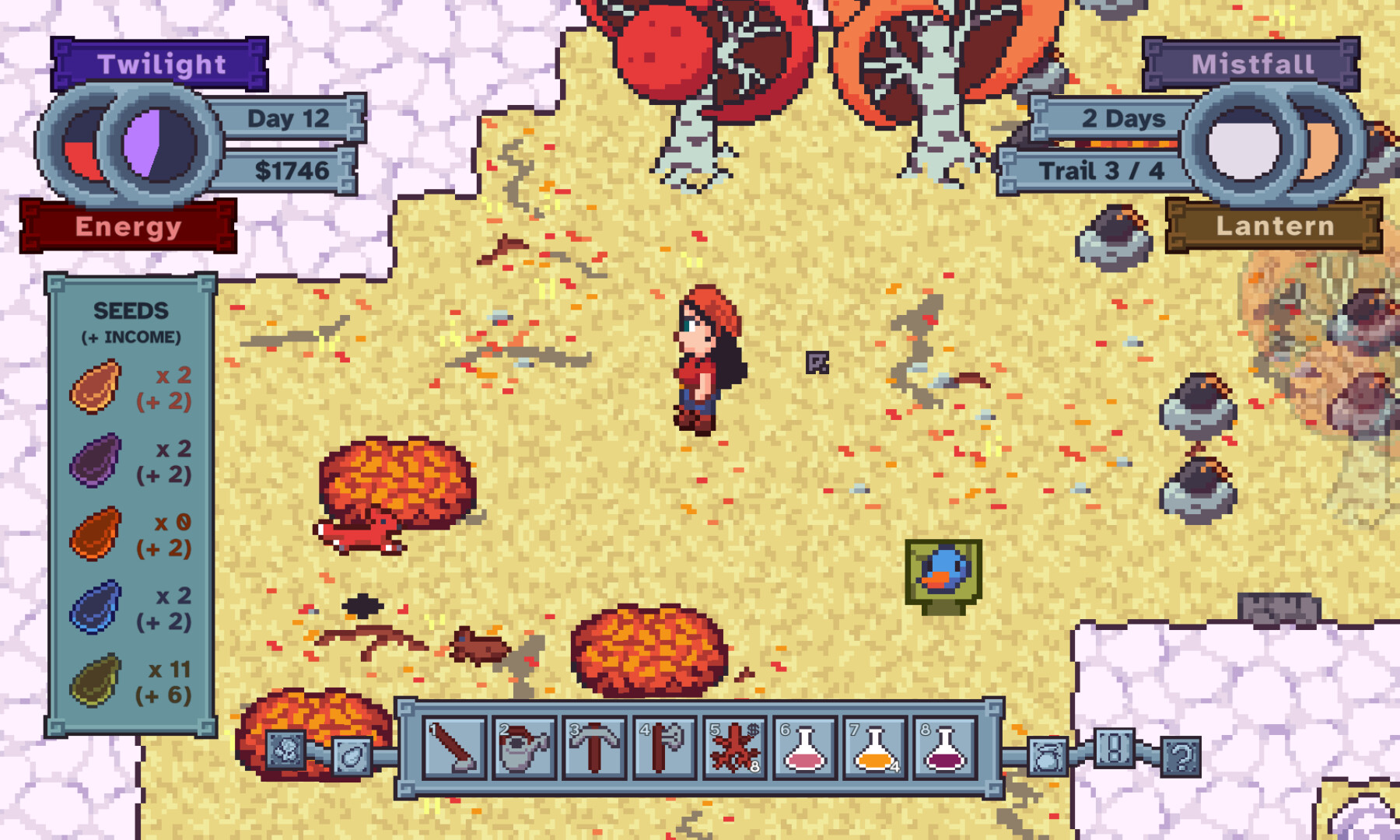Switch to the Energy tab
1400x840 pixels.
click(128, 226)
